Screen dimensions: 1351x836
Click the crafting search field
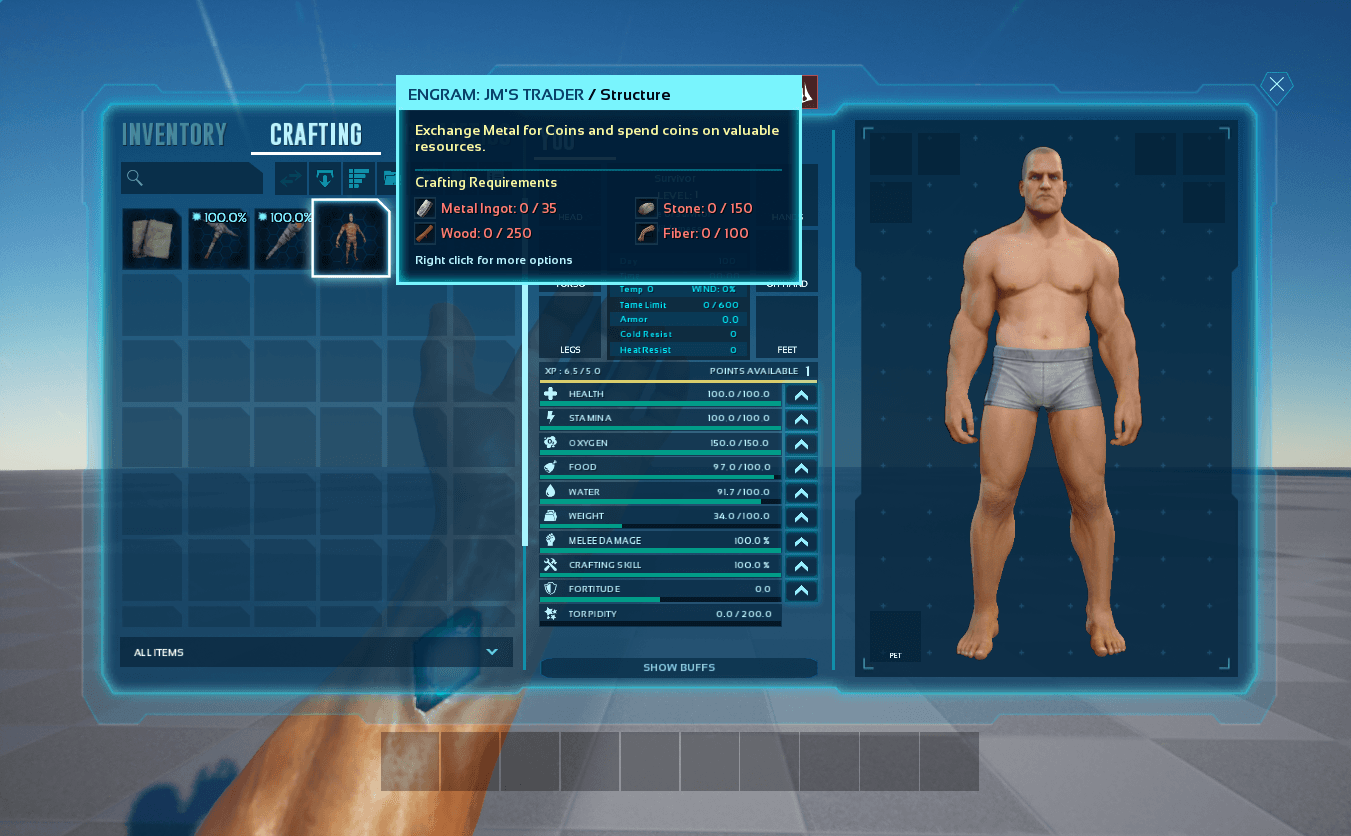coord(191,178)
